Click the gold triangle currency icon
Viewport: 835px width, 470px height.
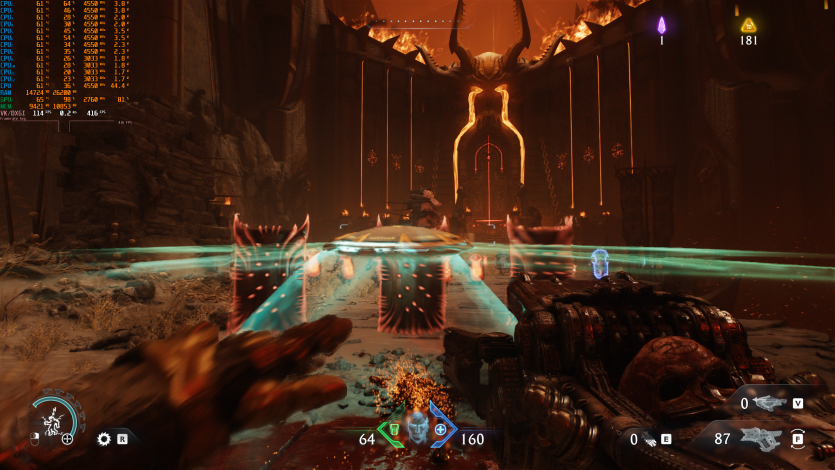click(748, 25)
